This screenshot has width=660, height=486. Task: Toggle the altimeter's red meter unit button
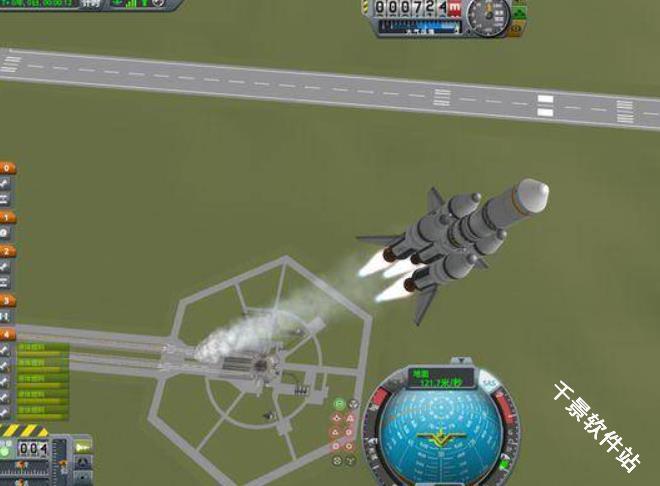point(455,8)
